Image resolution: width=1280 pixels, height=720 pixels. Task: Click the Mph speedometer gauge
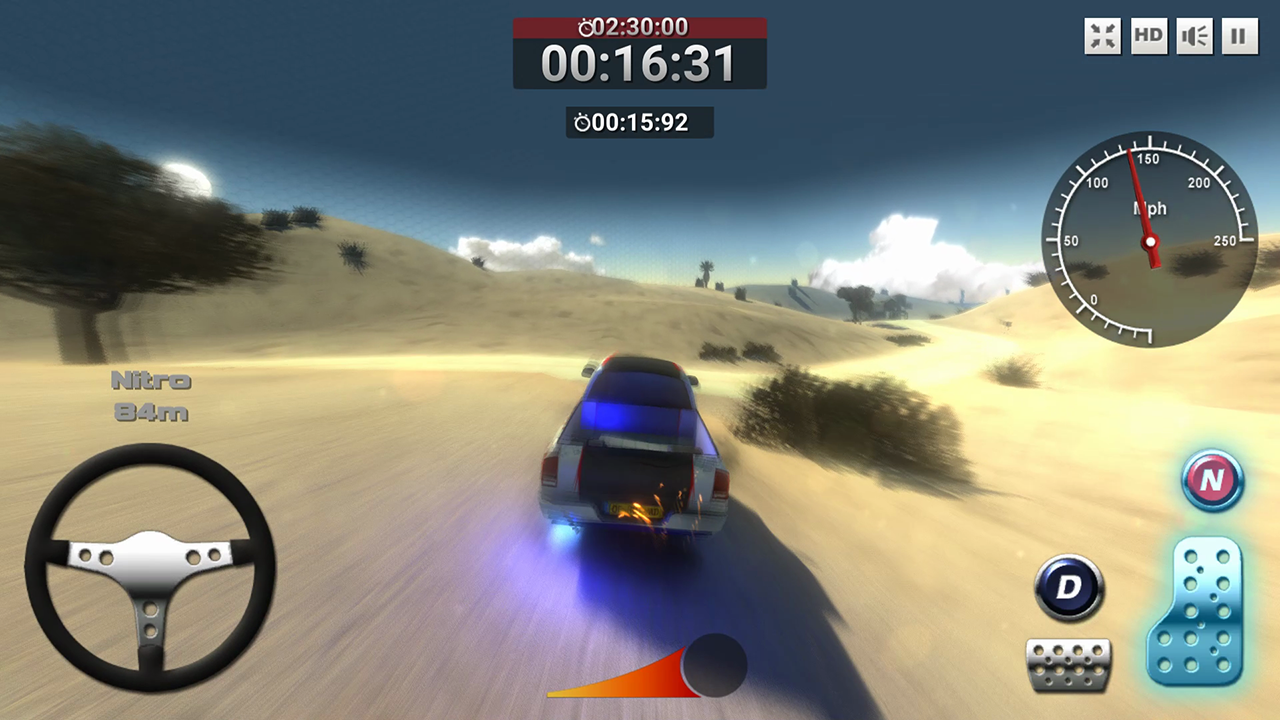pyautogui.click(x=1150, y=240)
